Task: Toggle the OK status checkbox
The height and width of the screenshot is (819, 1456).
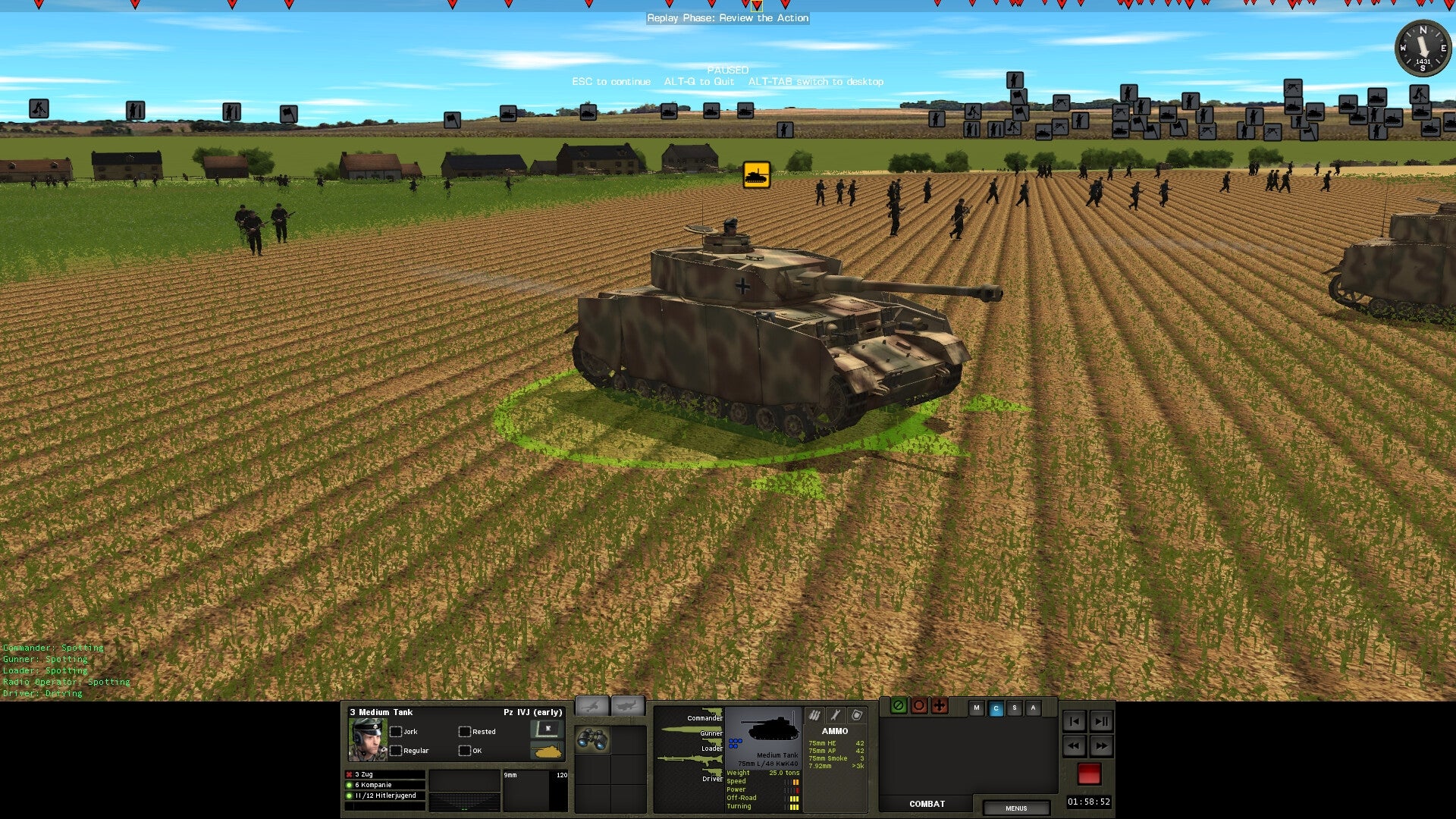Action: pyautogui.click(x=464, y=751)
